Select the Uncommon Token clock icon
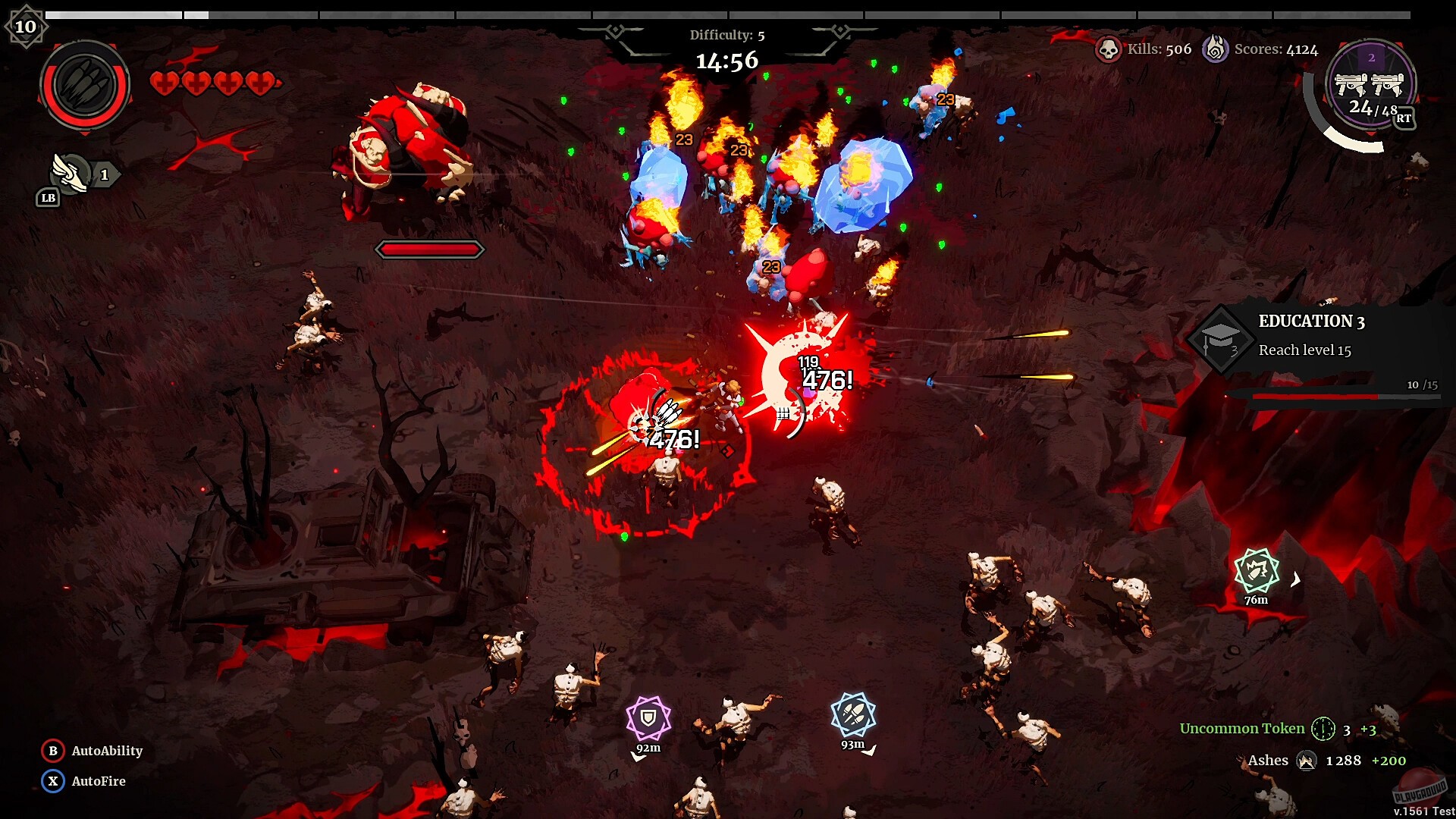The width and height of the screenshot is (1456, 819). coord(1323,729)
